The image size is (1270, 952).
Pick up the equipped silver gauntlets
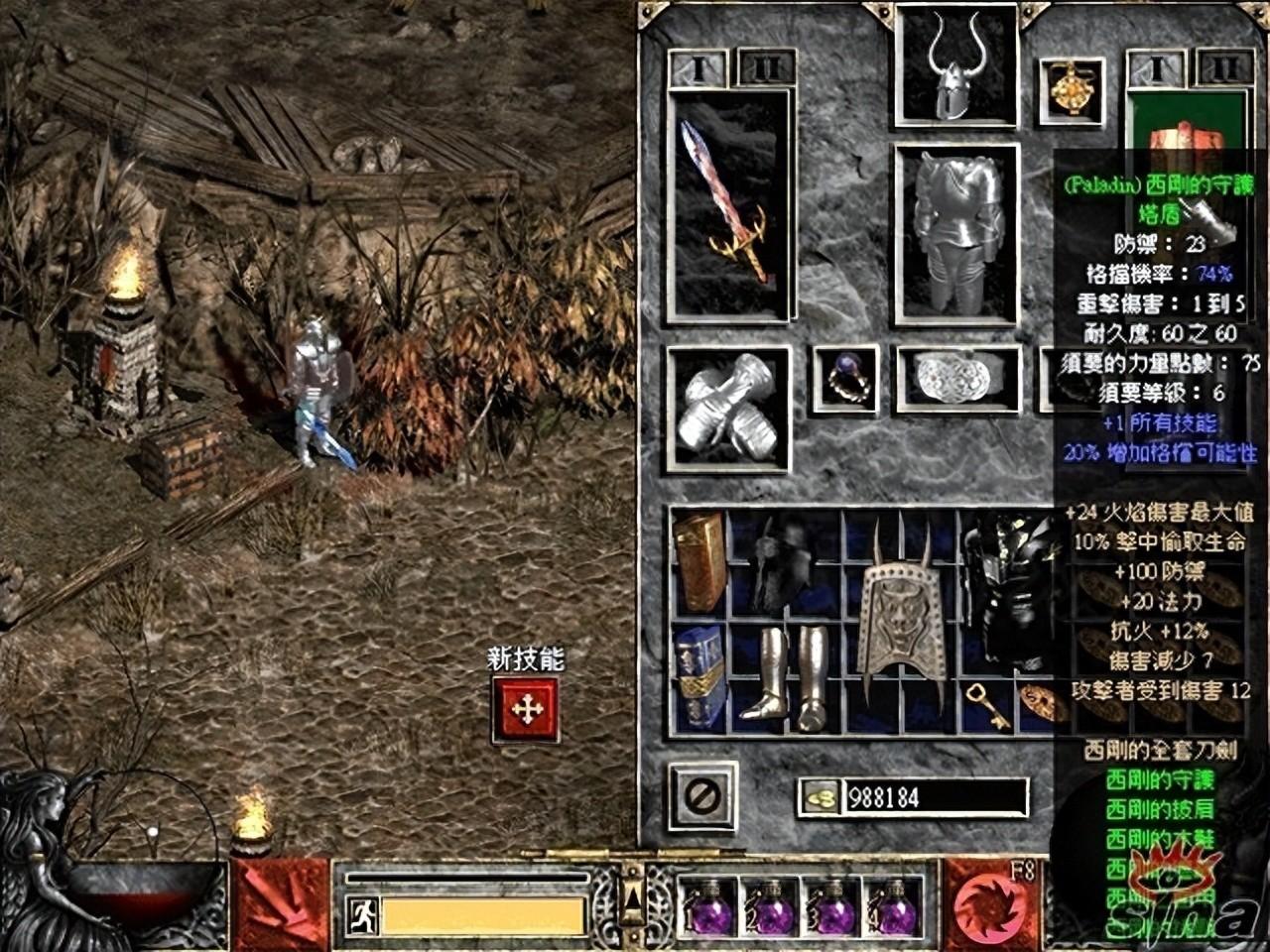[x=729, y=409]
